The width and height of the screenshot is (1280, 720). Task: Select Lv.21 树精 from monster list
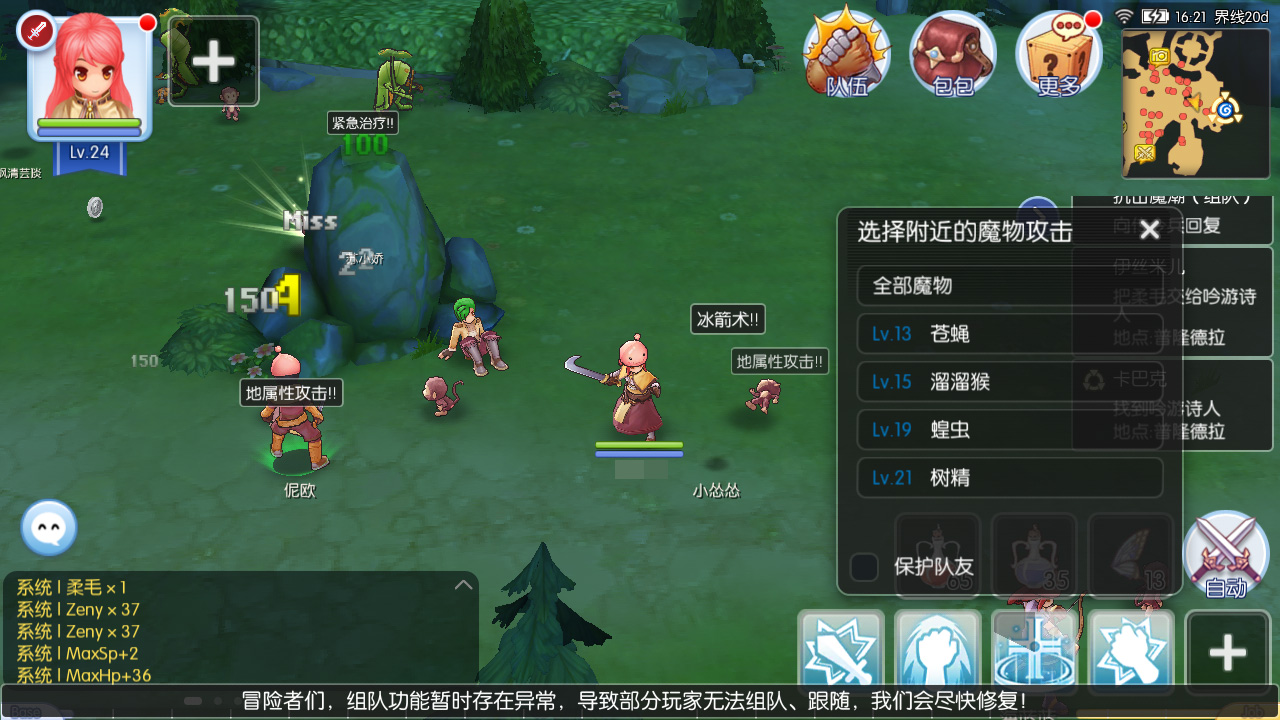[x=1011, y=478]
